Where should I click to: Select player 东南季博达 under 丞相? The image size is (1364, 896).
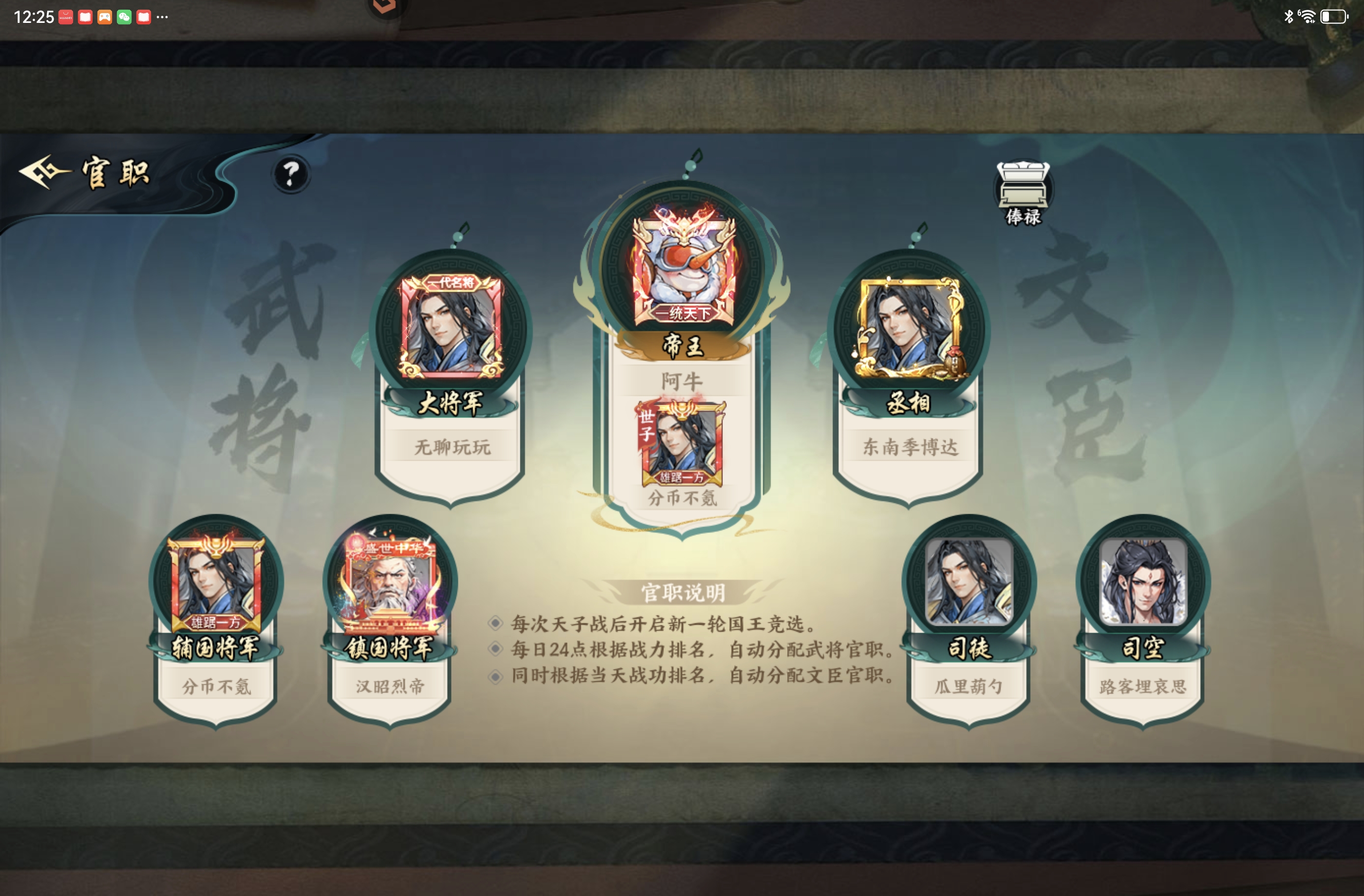tap(909, 451)
